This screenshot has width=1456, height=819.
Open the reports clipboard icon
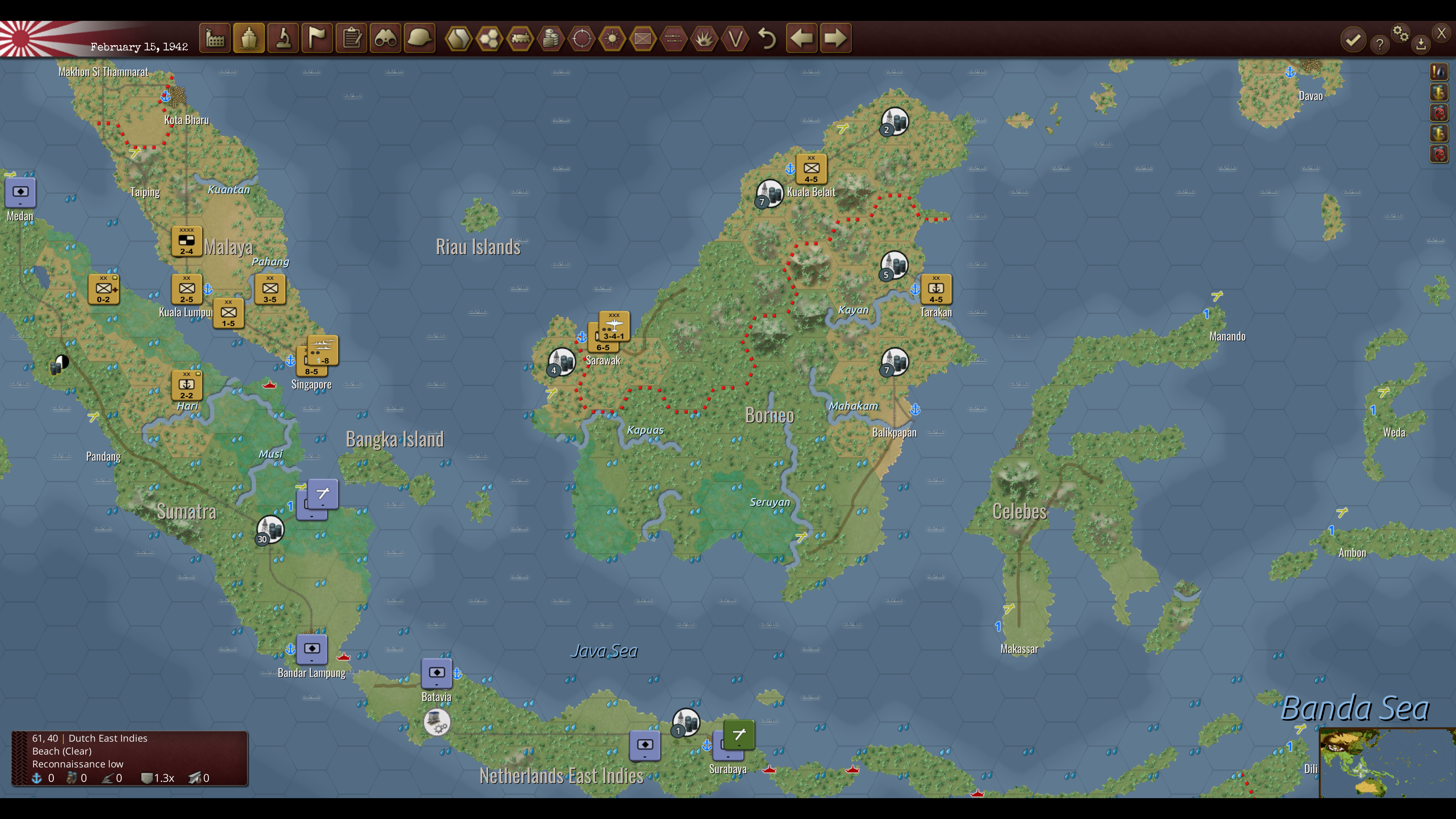tap(351, 38)
